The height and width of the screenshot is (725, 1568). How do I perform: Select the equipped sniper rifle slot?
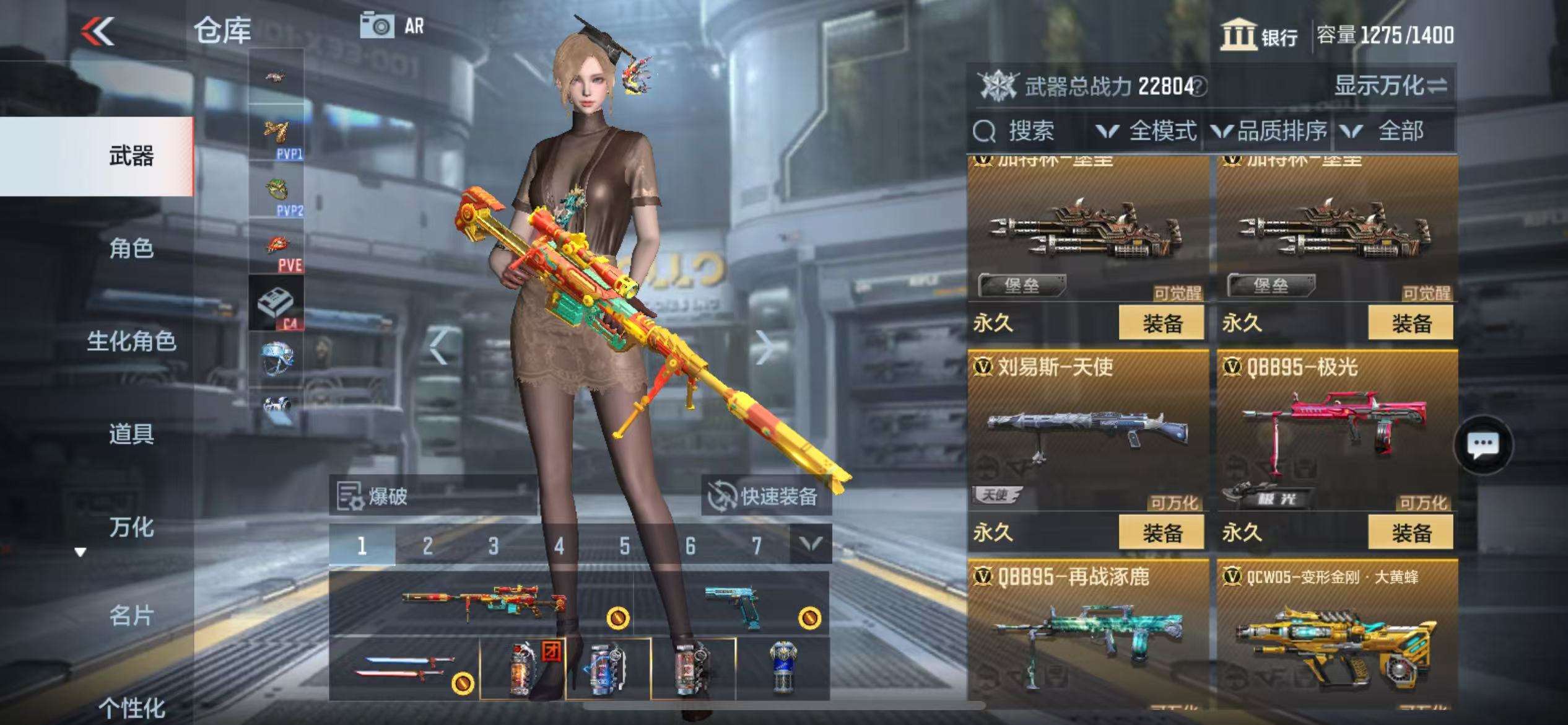coord(482,602)
